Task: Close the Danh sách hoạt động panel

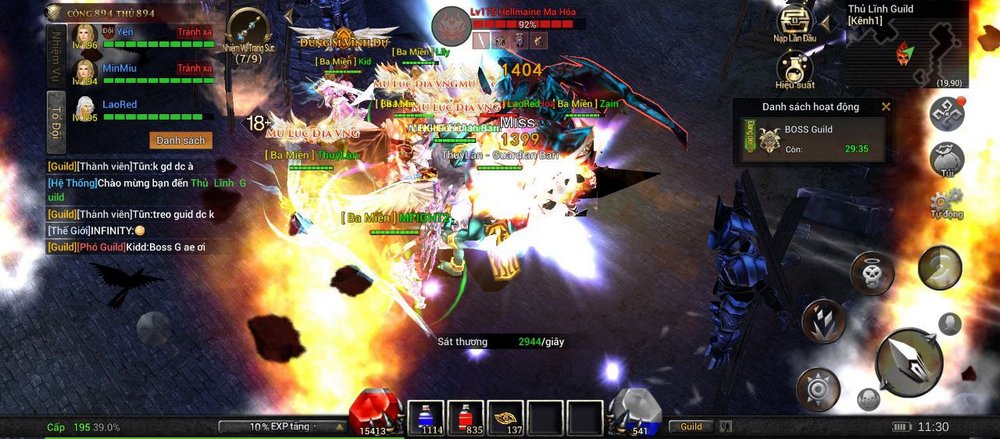Action: (885, 106)
